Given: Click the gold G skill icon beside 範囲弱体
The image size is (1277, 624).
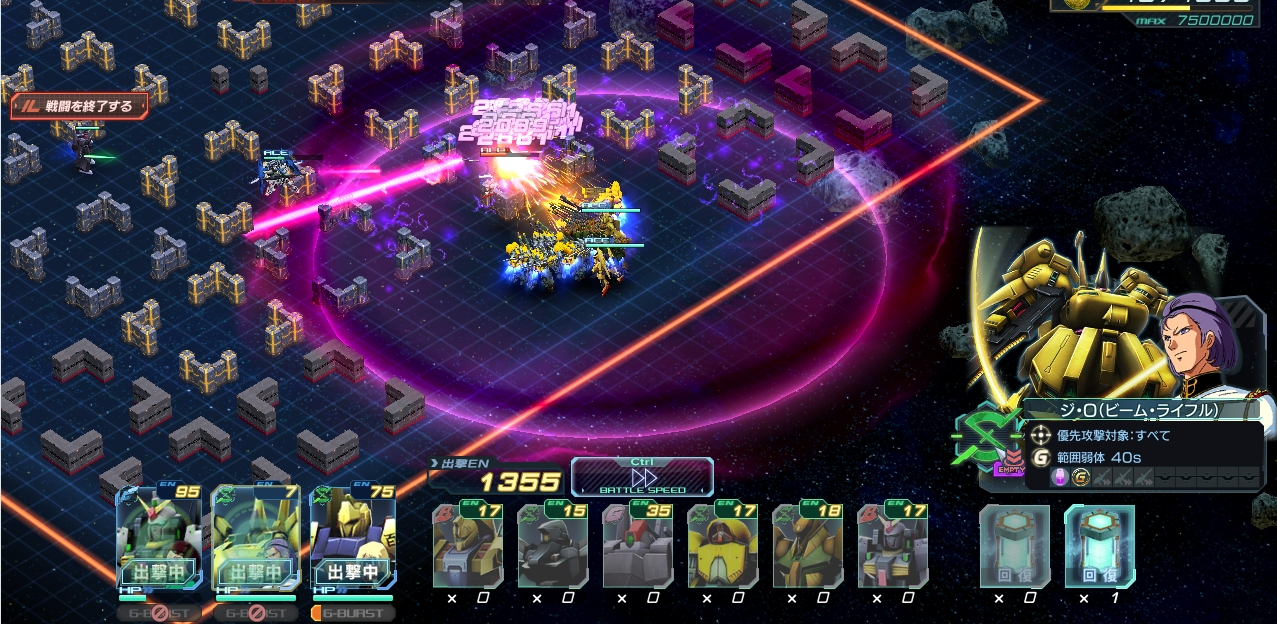Looking at the screenshot, I should coord(1041,457).
